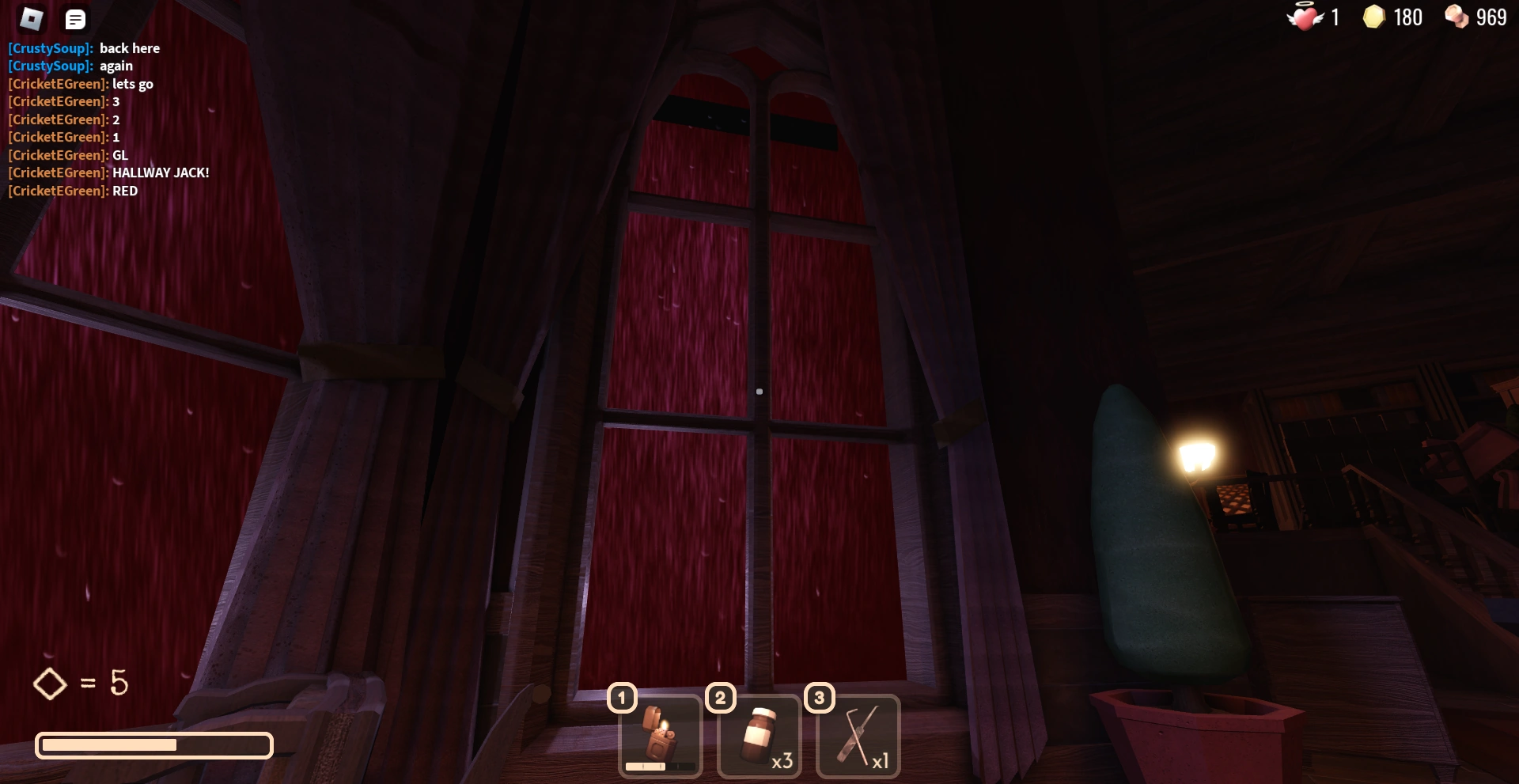Click the RED chat message

coord(124,191)
